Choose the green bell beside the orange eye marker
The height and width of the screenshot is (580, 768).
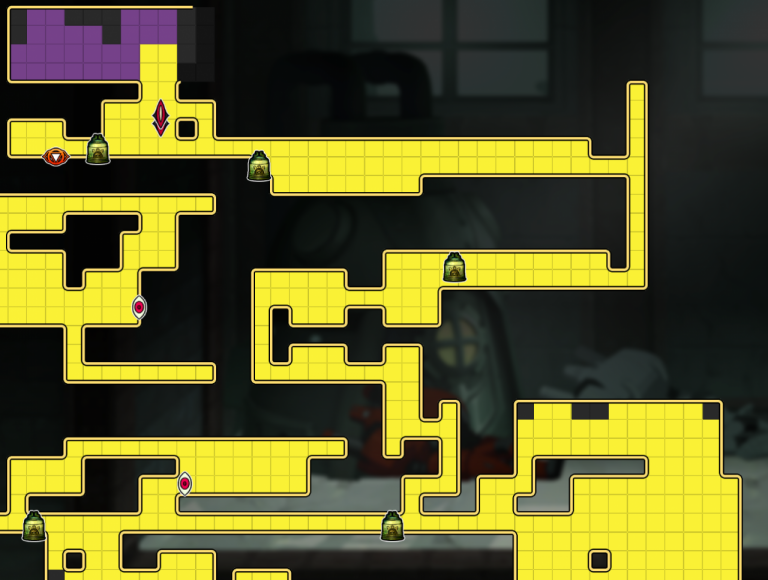click(98, 150)
